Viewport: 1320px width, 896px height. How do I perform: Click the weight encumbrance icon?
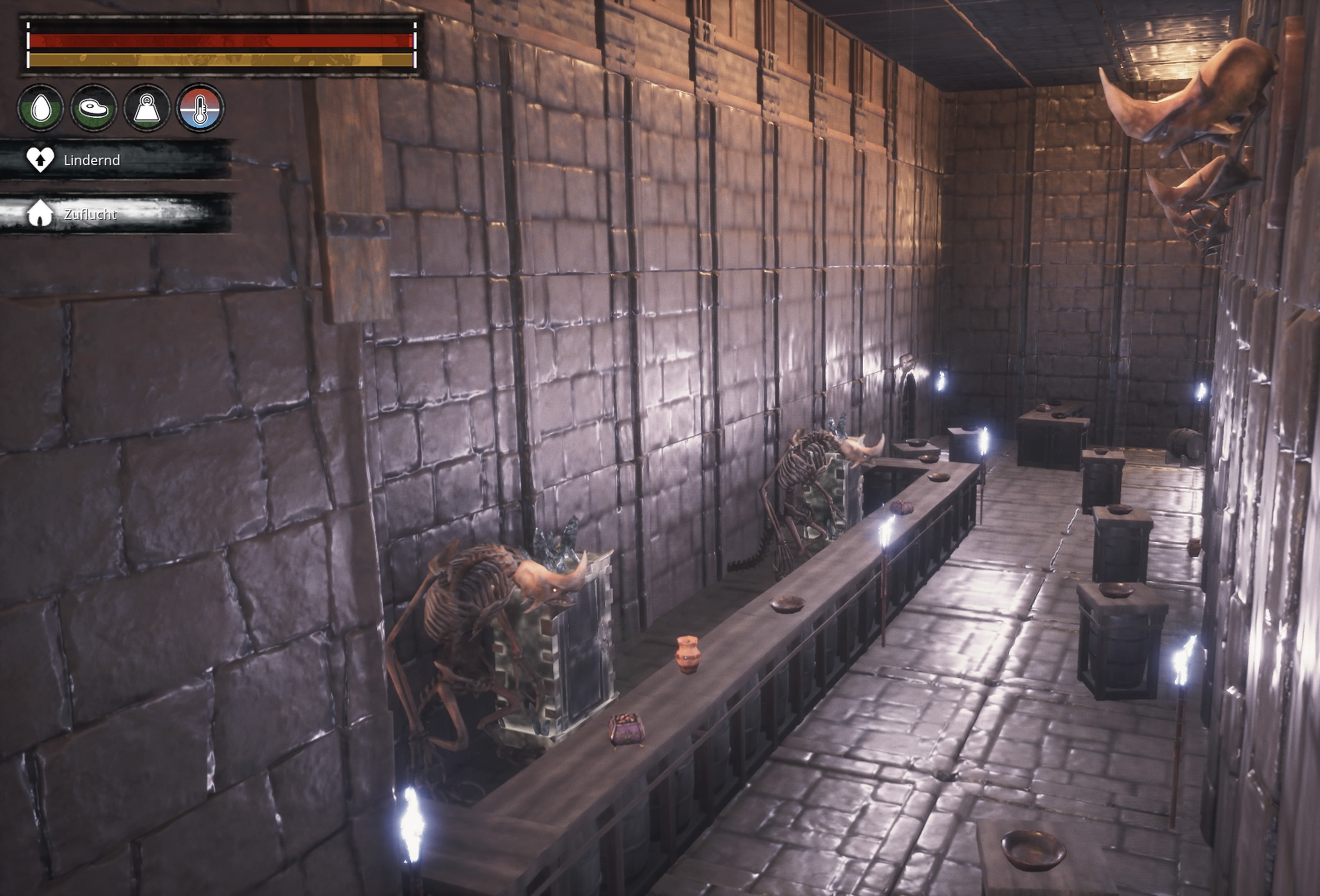click(147, 108)
